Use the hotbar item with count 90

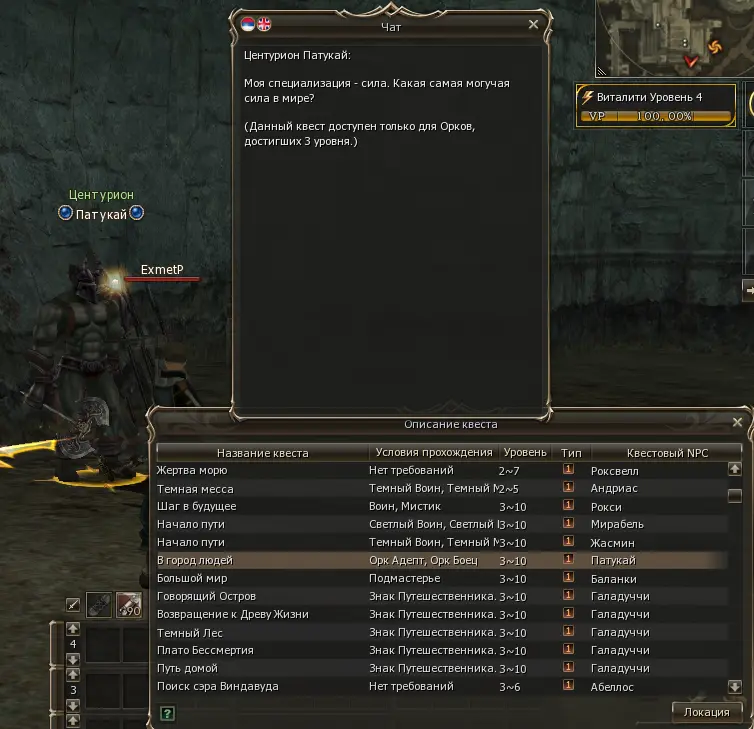[x=128, y=605]
